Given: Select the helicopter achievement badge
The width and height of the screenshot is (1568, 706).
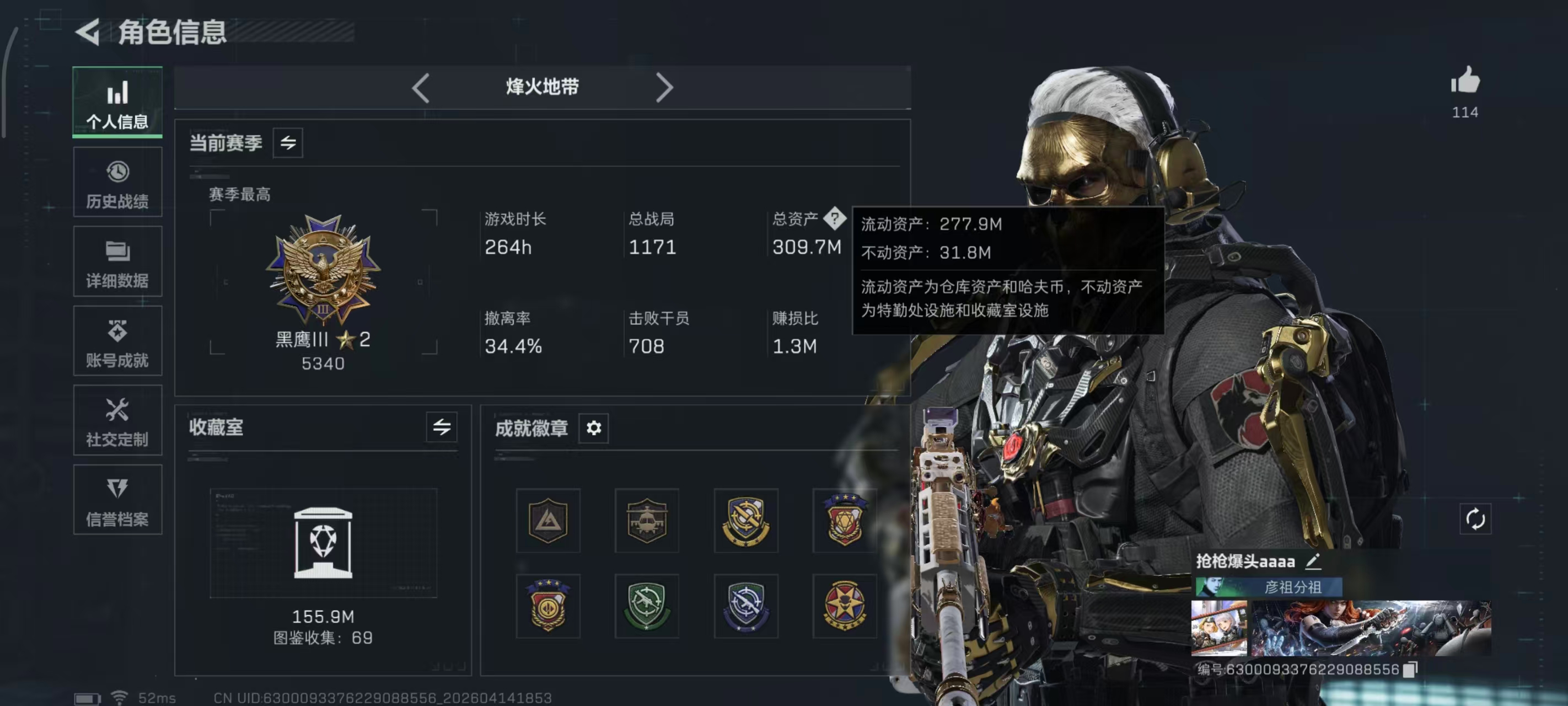Looking at the screenshot, I should (646, 521).
